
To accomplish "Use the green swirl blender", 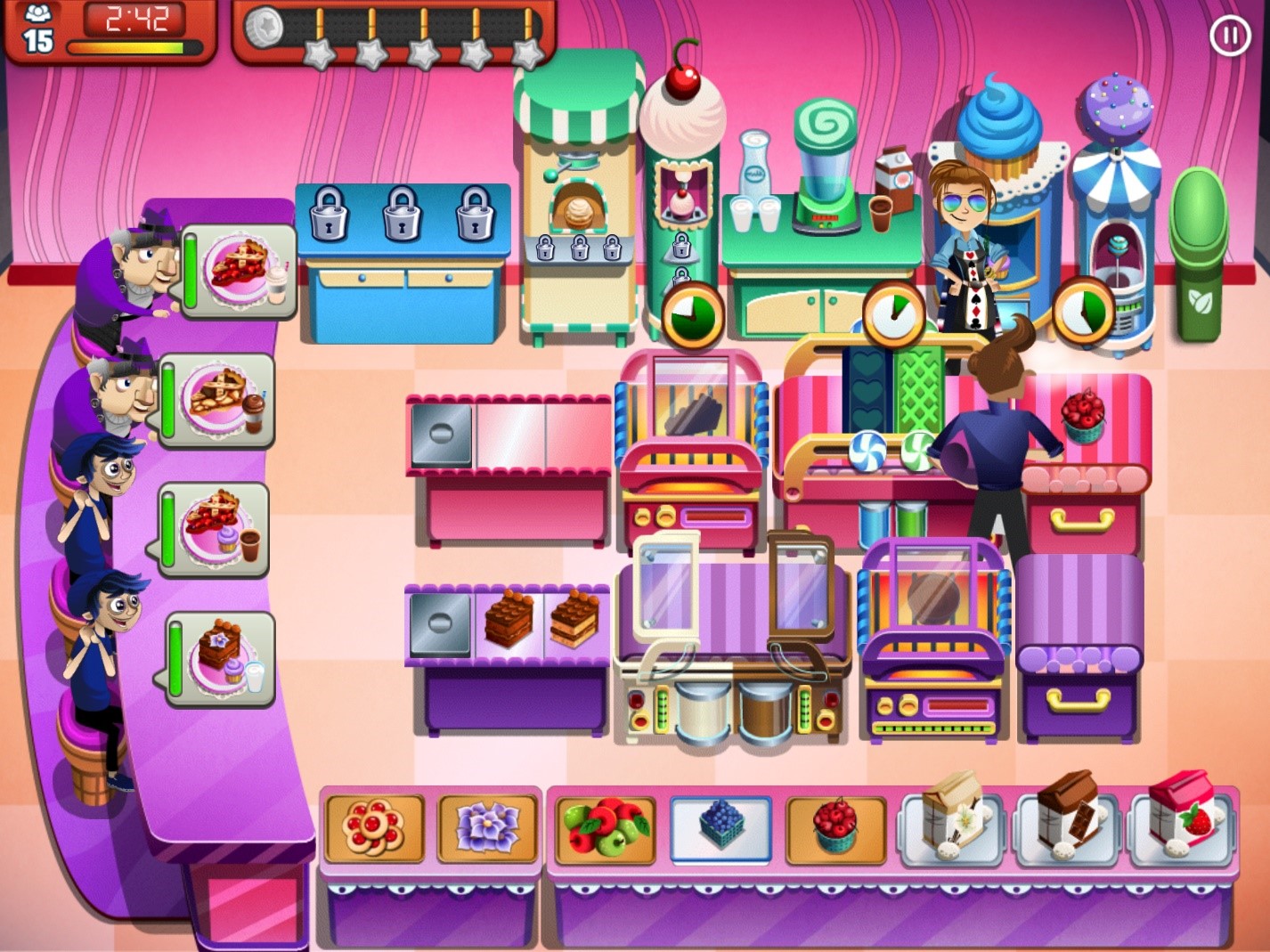I will click(825, 169).
